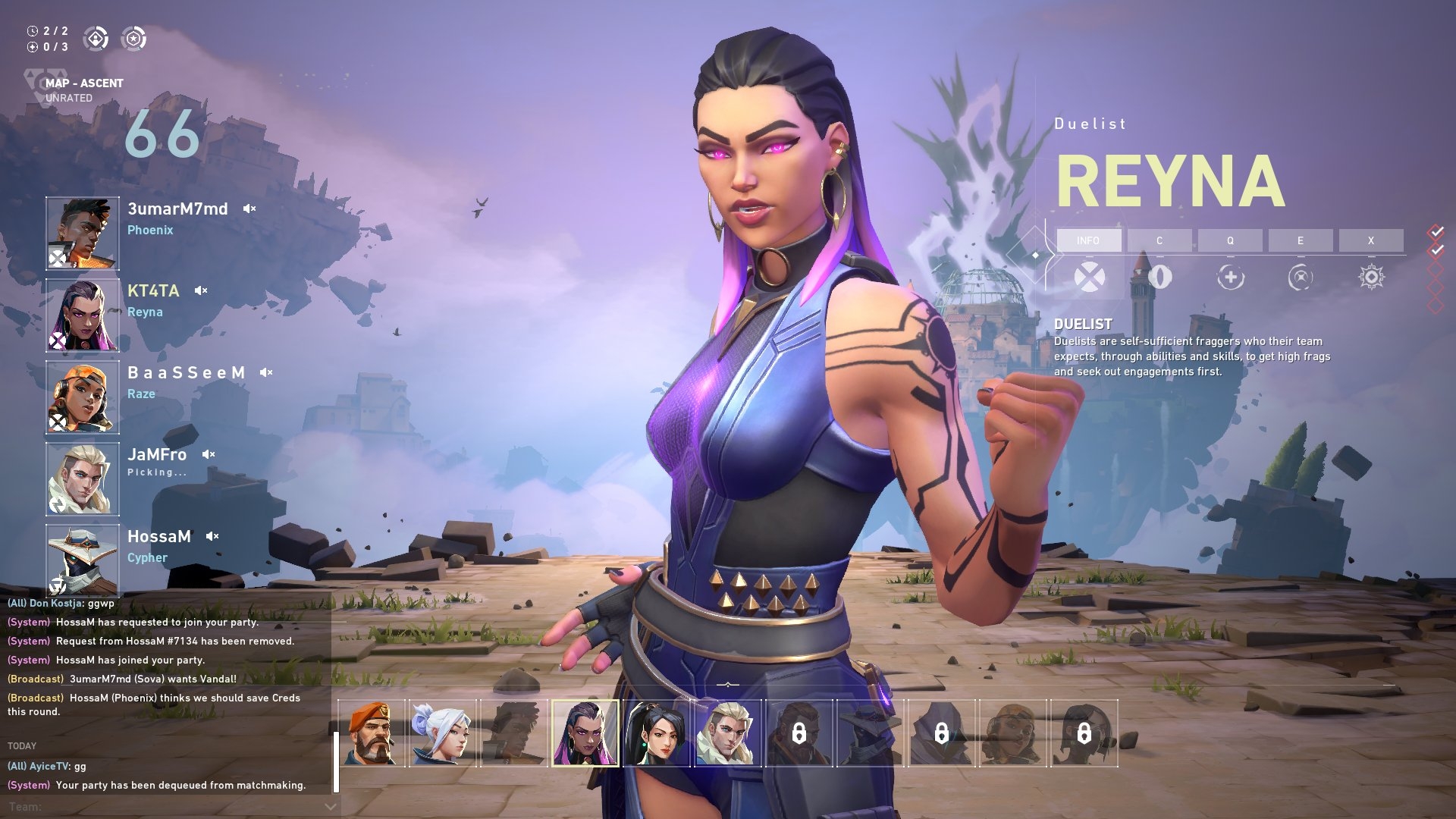Toggle the mute icon for HossaM
1456x819 pixels.
(212, 536)
